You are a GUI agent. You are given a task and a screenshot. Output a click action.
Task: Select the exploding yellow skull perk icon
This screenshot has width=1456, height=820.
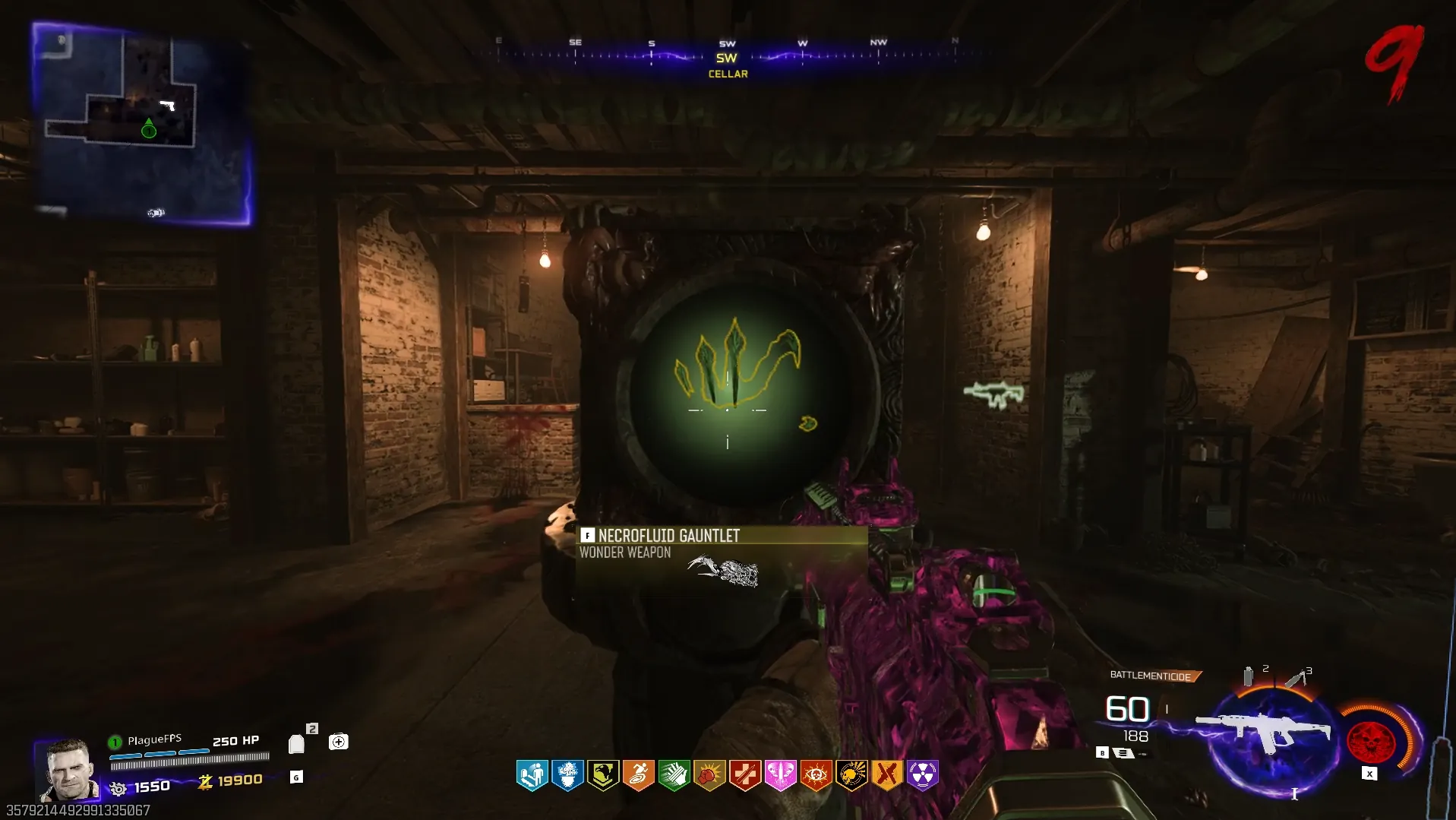click(x=851, y=775)
